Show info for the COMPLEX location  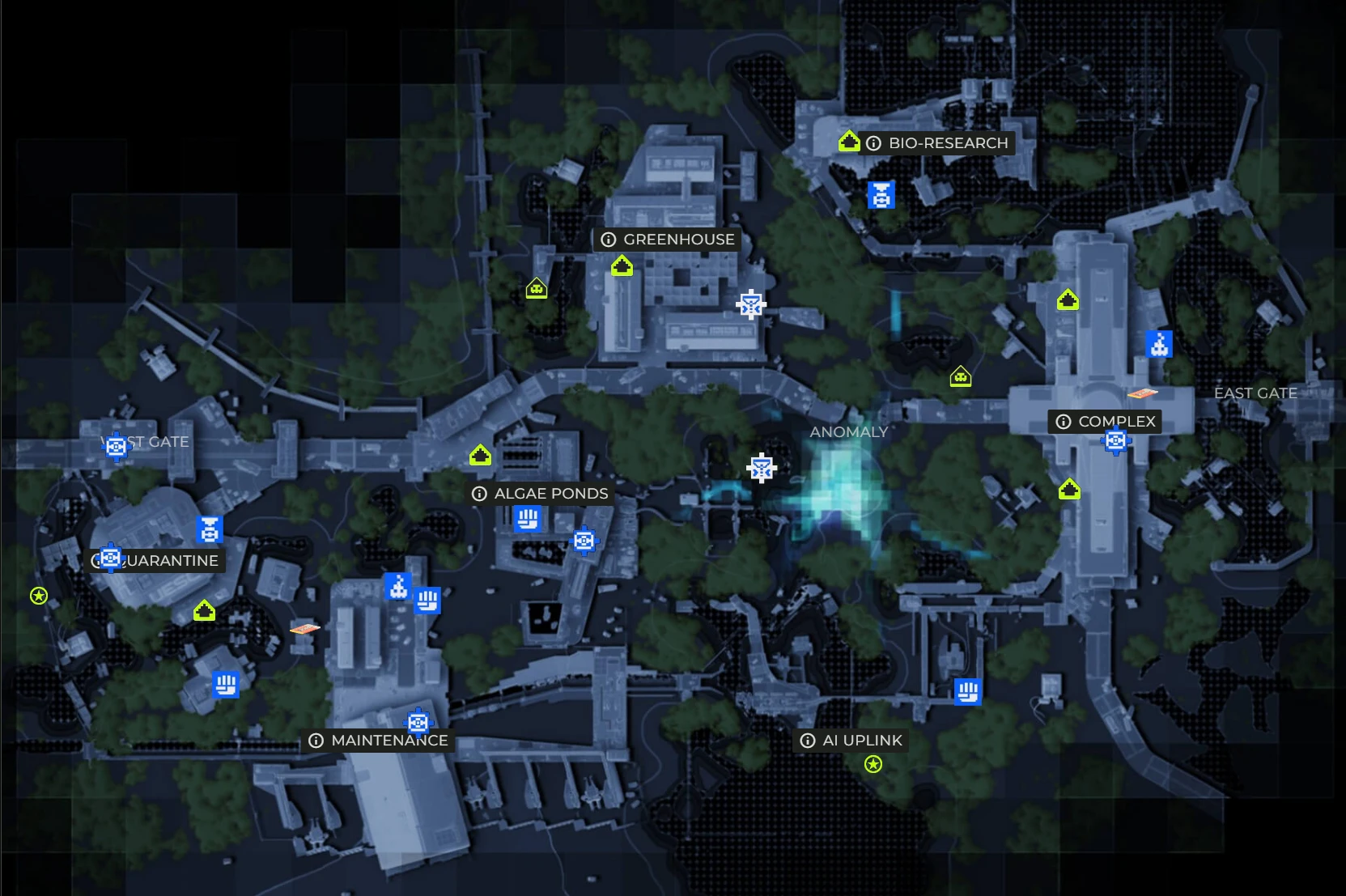point(1064,422)
